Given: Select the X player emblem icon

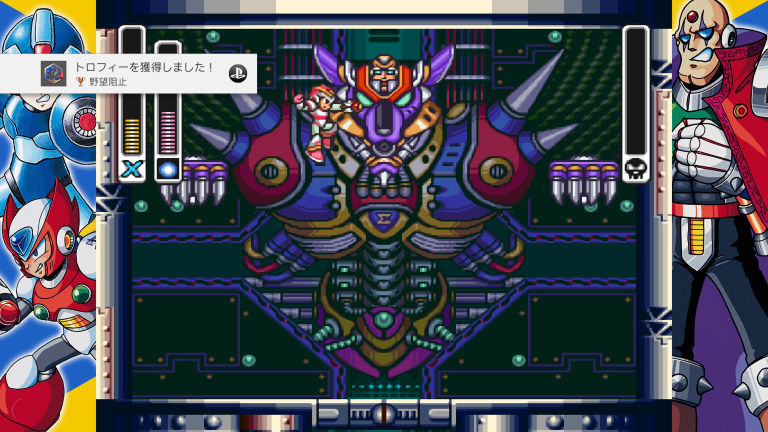Looking at the screenshot, I should (132, 168).
